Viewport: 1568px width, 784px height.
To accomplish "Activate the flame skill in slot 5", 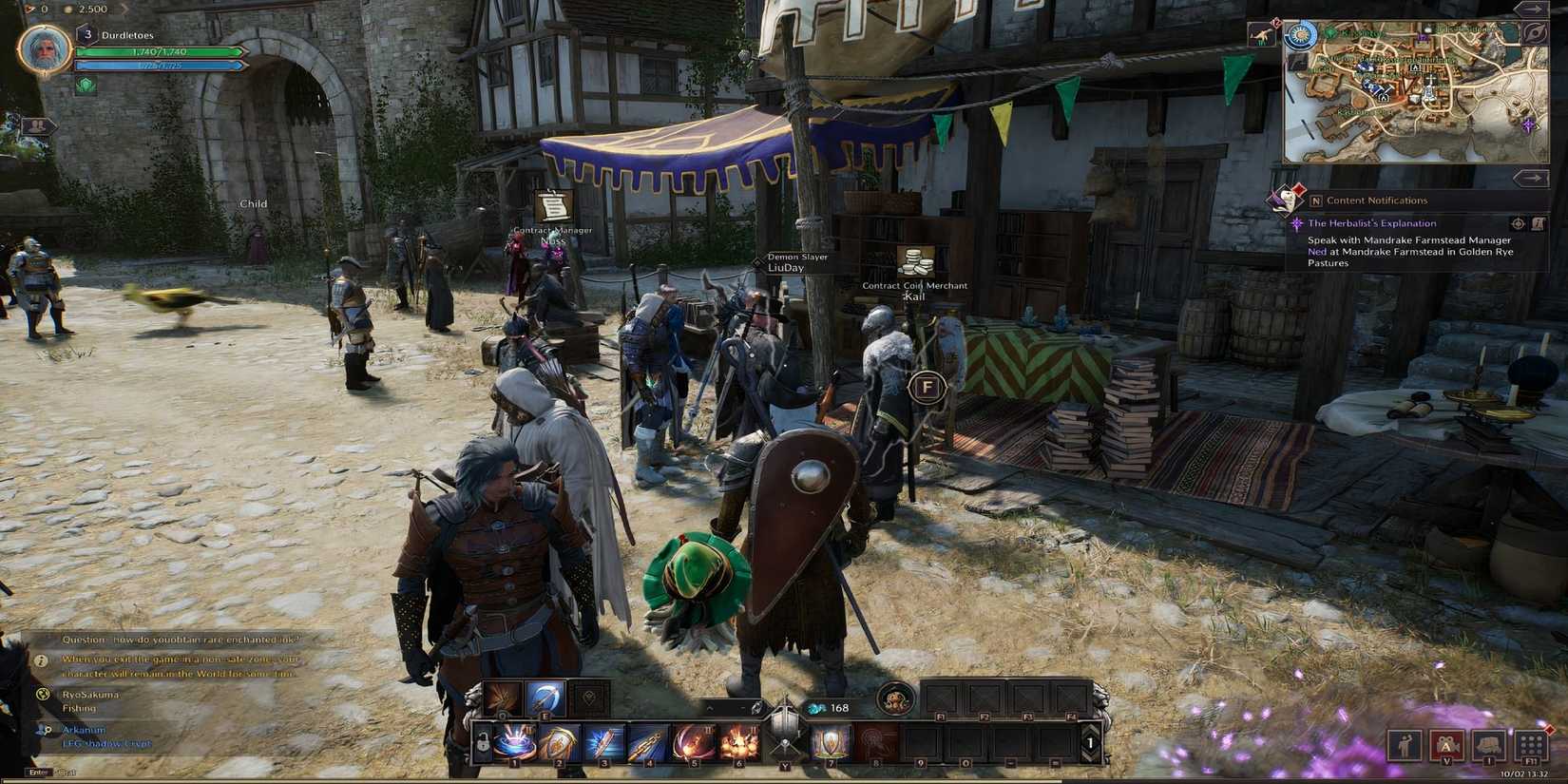I will 694,742.
